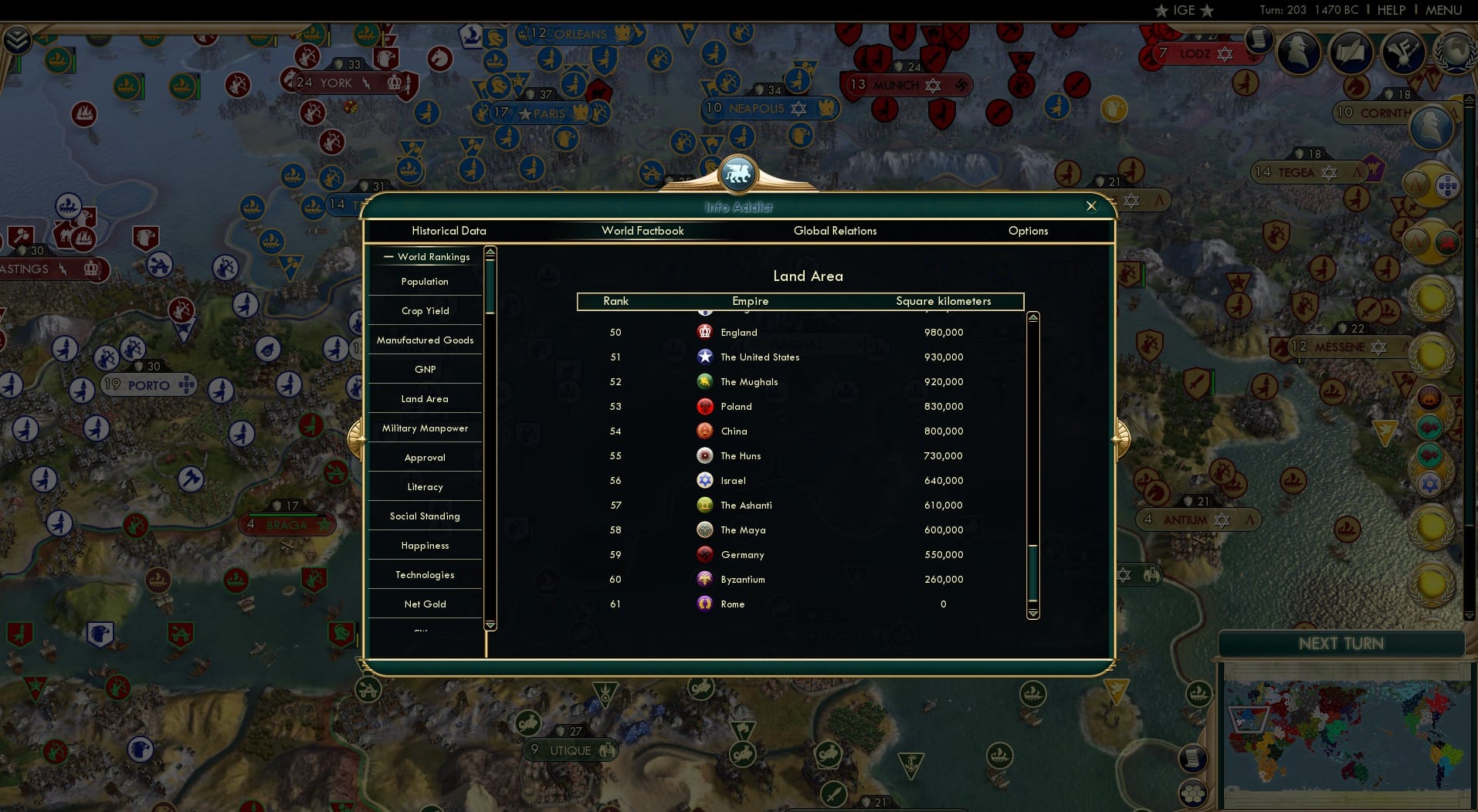This screenshot has width=1478, height=812.
Task: Click the down arrow on the table scrollbar
Action: (x=1032, y=615)
